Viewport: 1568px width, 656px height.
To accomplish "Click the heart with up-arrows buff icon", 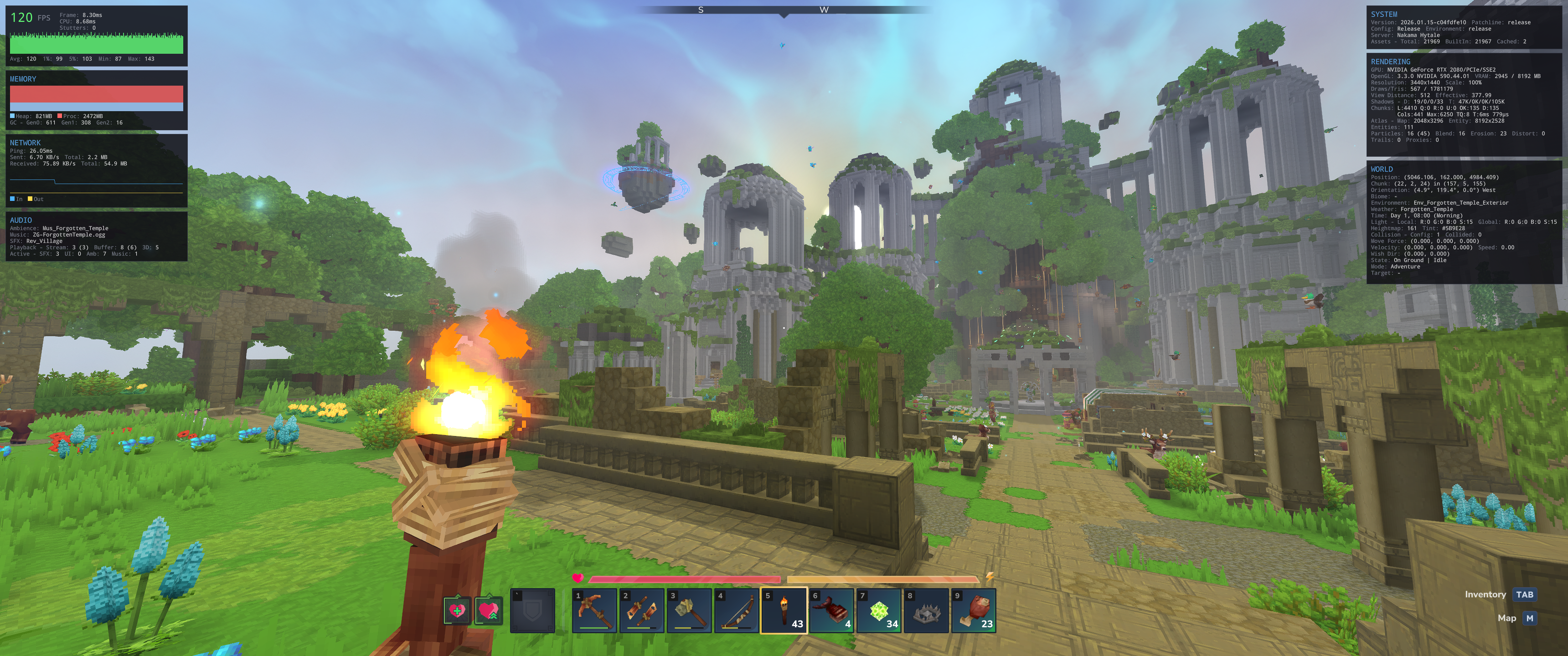I will pos(488,610).
